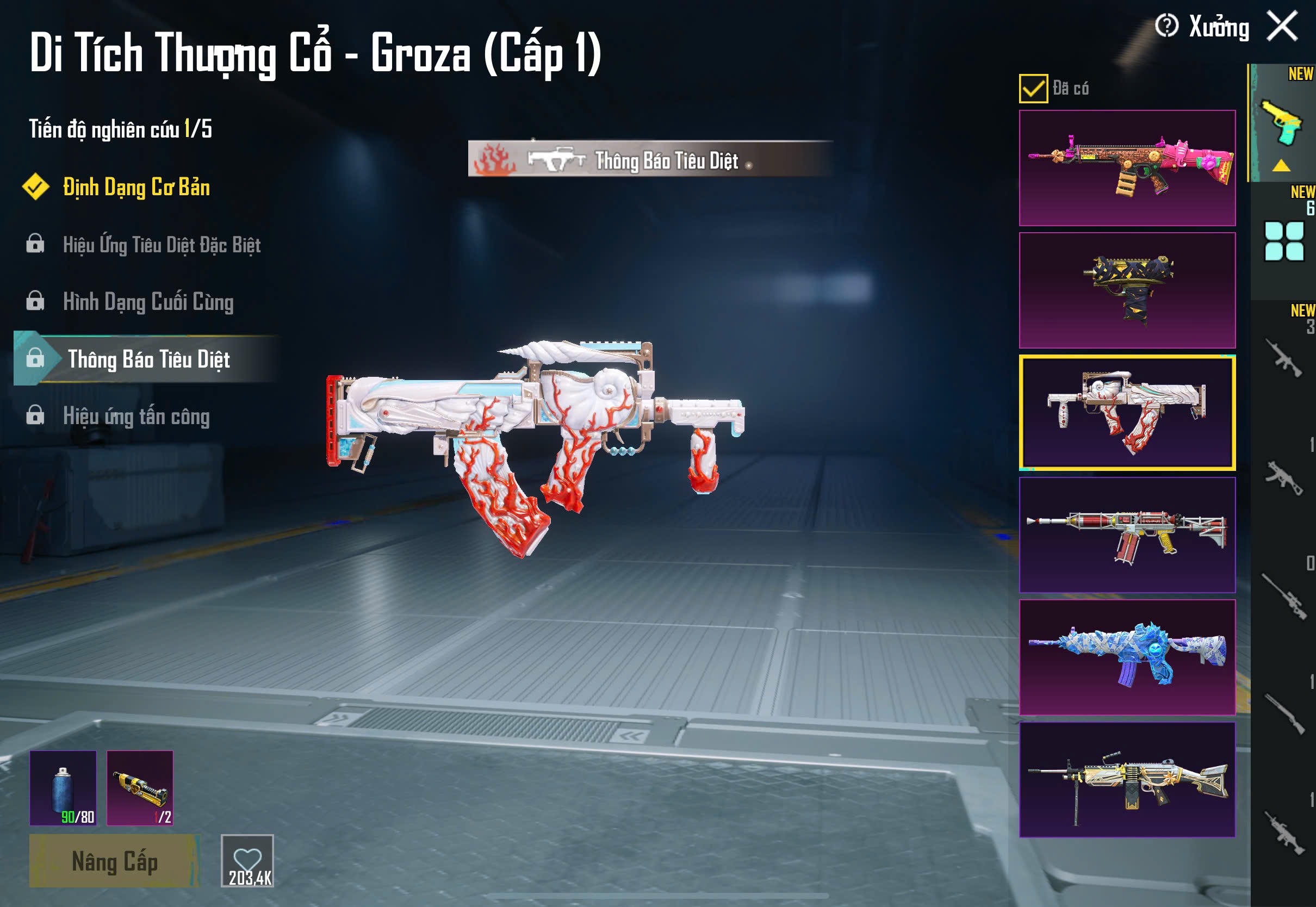
Task: Click the Nâng Cấp upgrade button
Action: (x=114, y=861)
